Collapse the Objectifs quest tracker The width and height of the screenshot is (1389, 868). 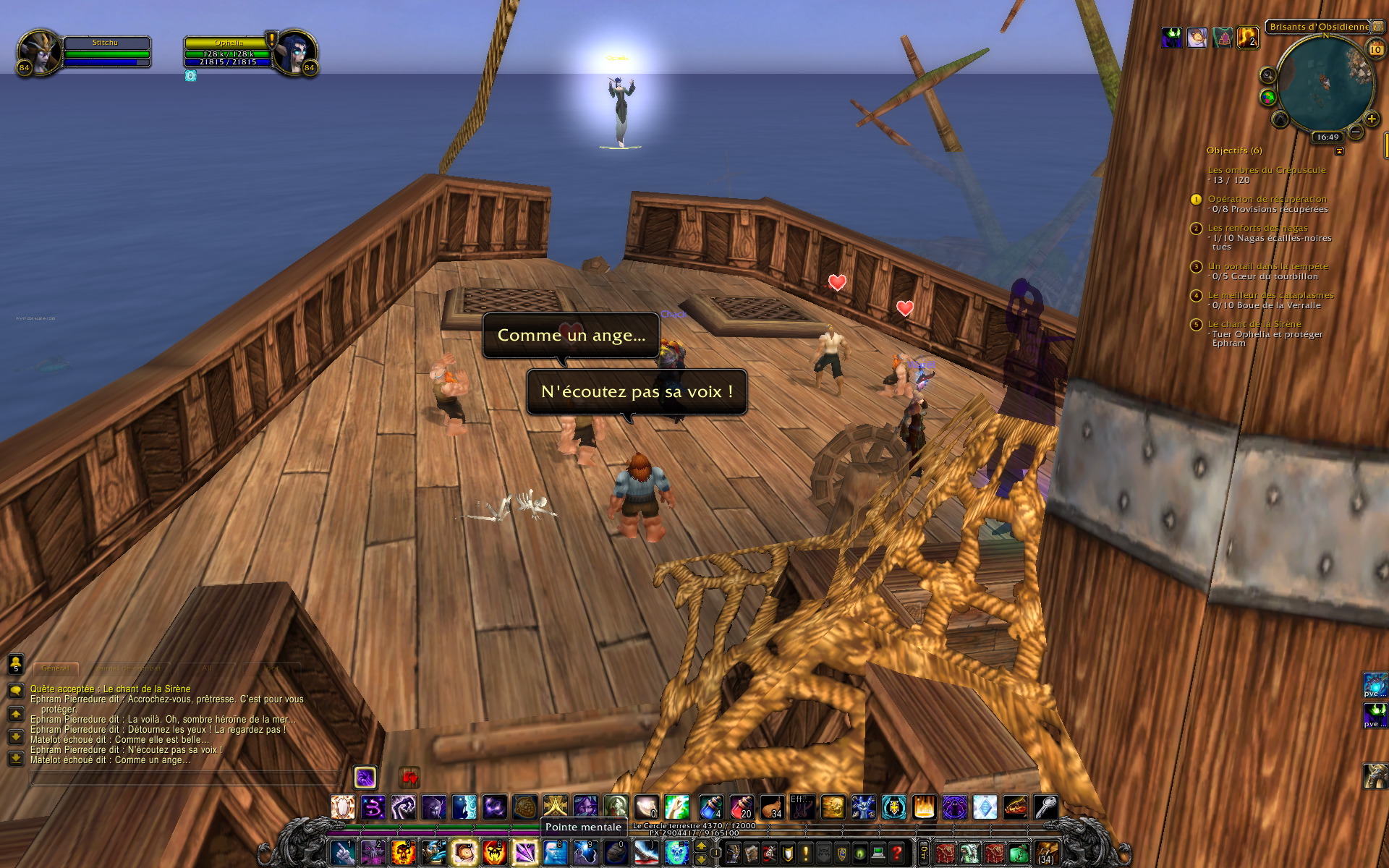click(x=1339, y=151)
